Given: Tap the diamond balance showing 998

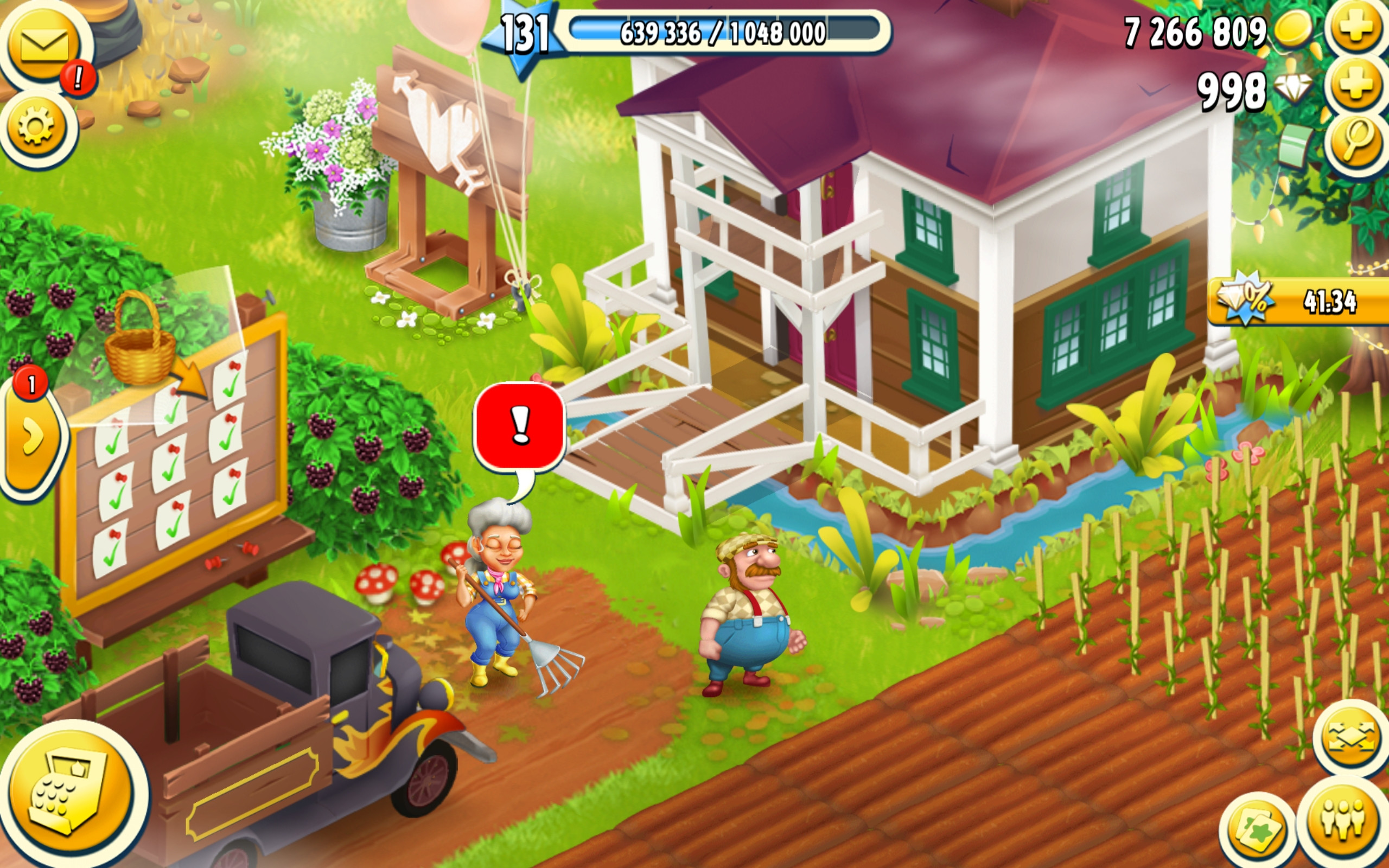Looking at the screenshot, I should 1234,89.
